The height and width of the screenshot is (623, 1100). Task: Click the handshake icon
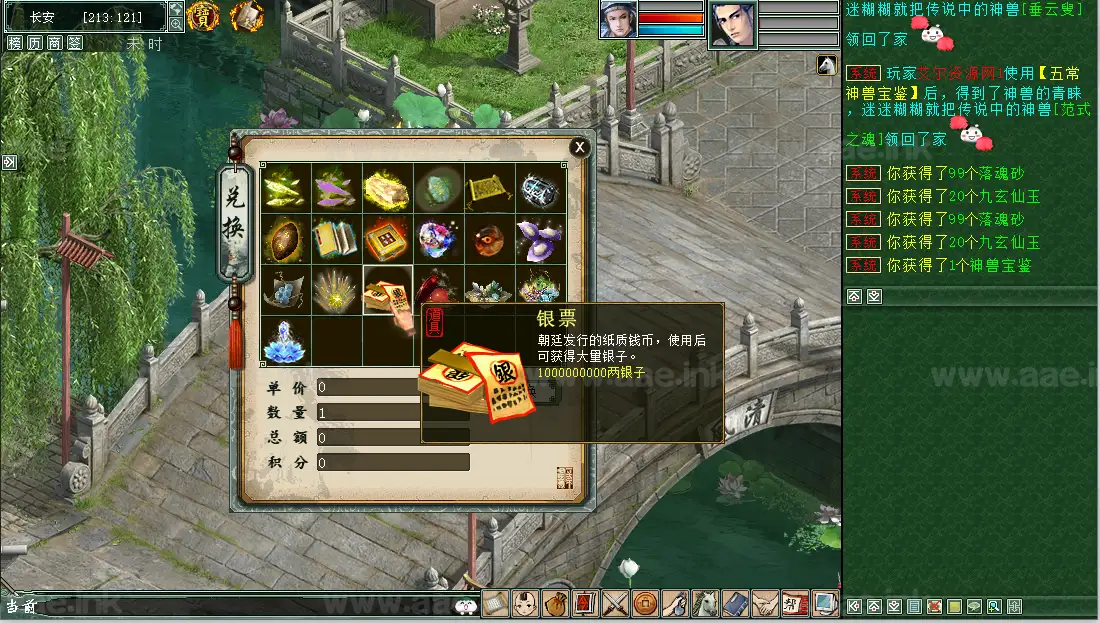tap(766, 604)
